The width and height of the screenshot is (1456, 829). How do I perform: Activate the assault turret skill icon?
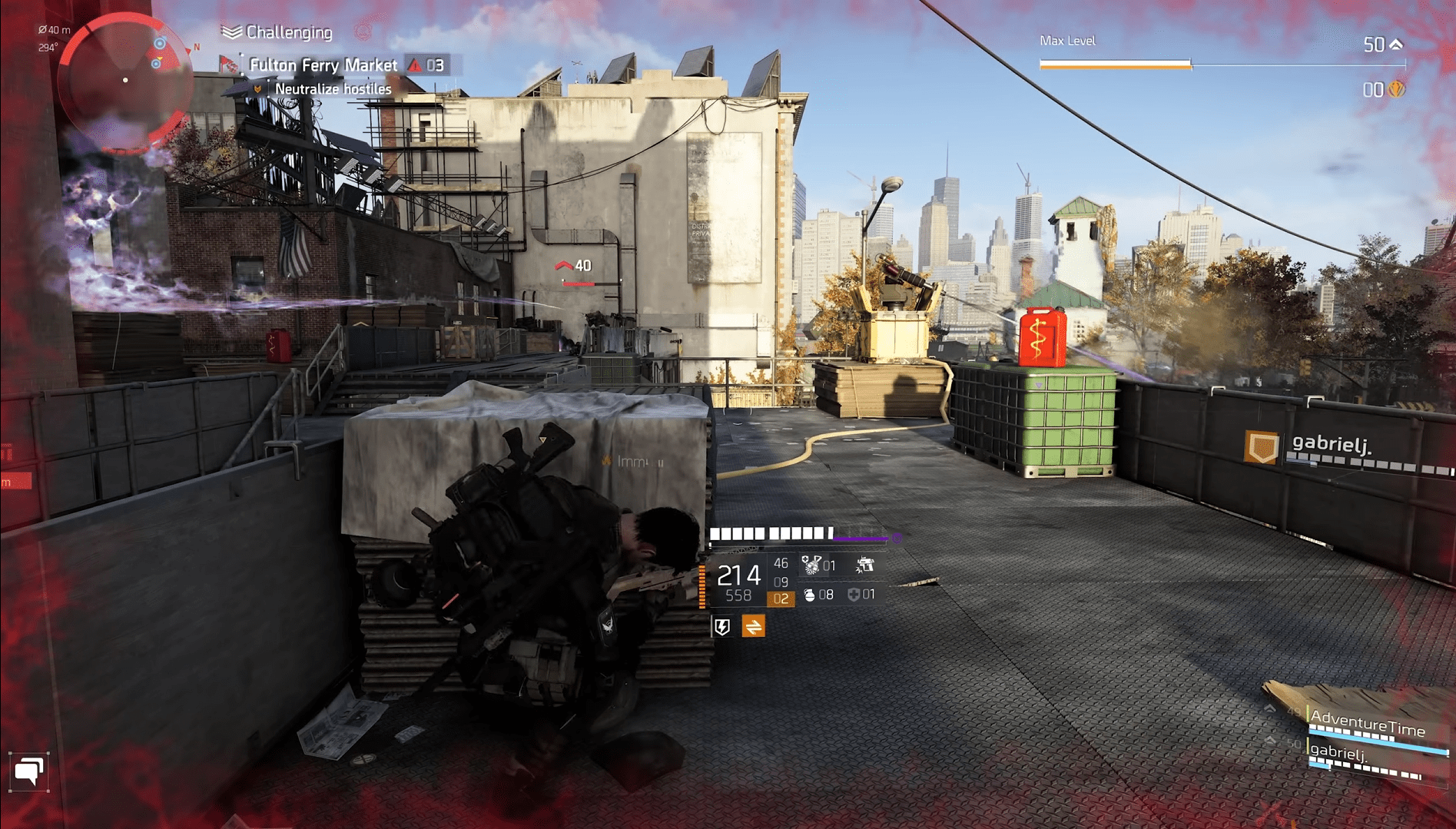pyautogui.click(x=865, y=566)
